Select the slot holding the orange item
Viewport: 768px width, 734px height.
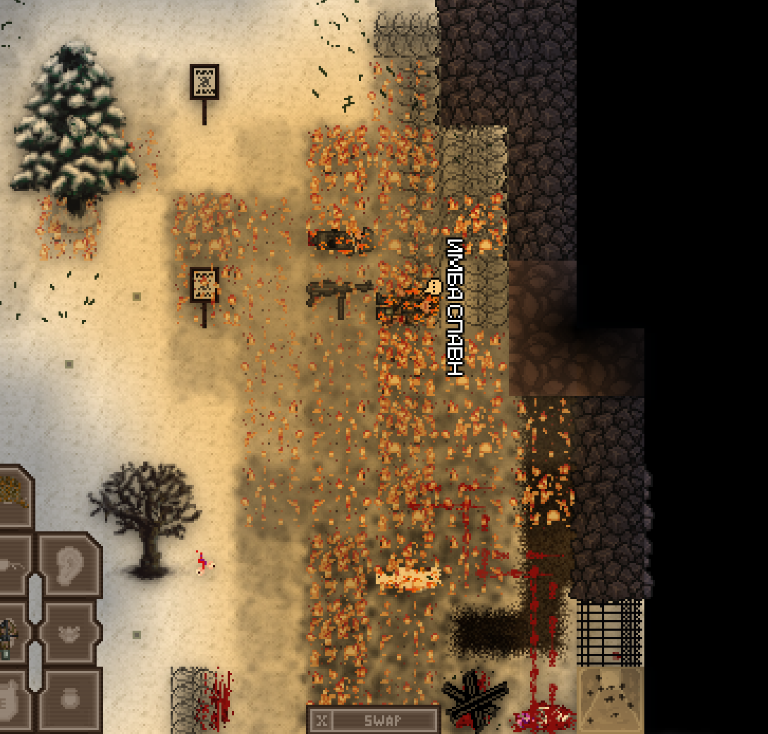12,494
